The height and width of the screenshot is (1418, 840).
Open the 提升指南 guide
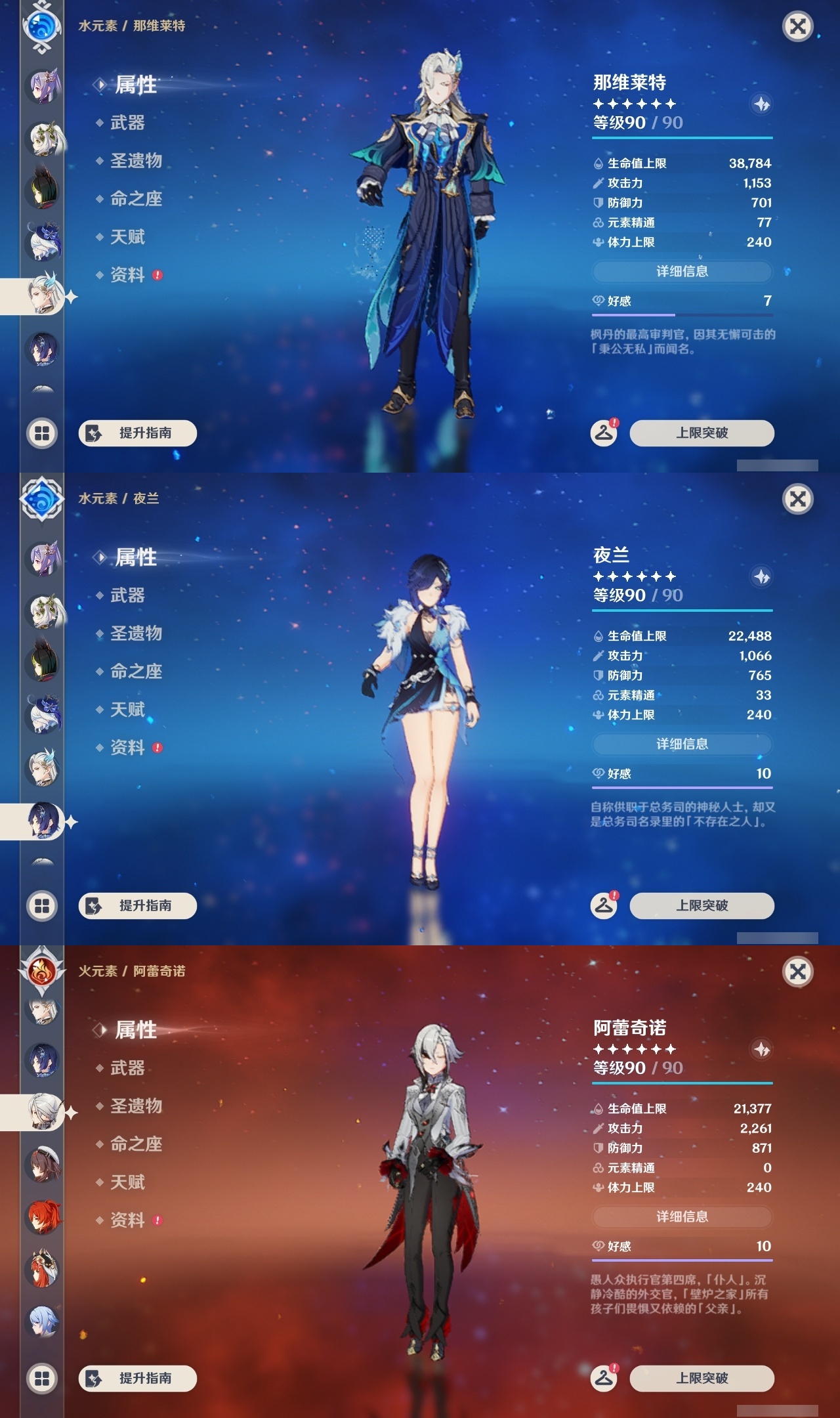138,433
